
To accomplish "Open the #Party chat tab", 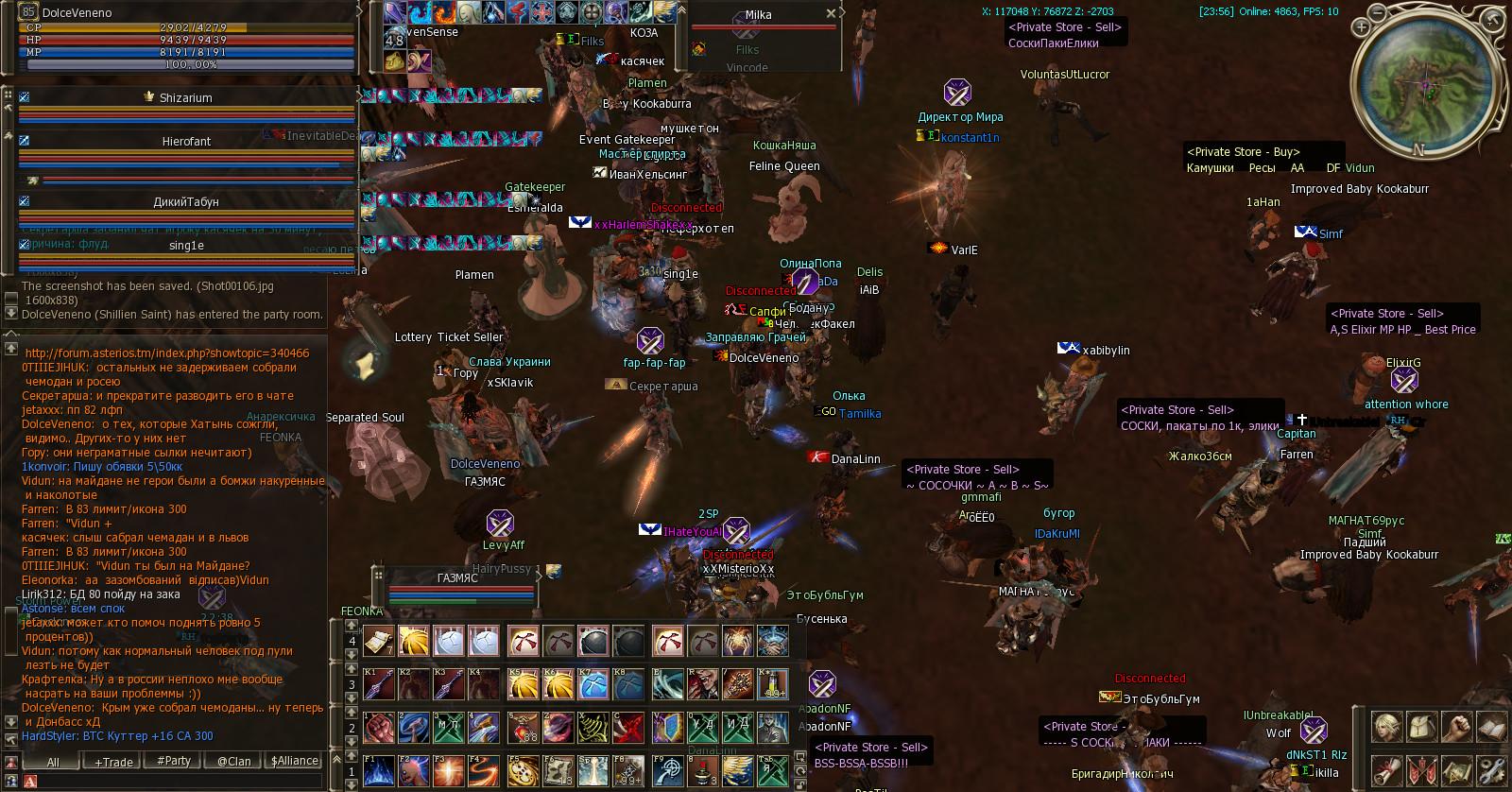I will click(173, 761).
